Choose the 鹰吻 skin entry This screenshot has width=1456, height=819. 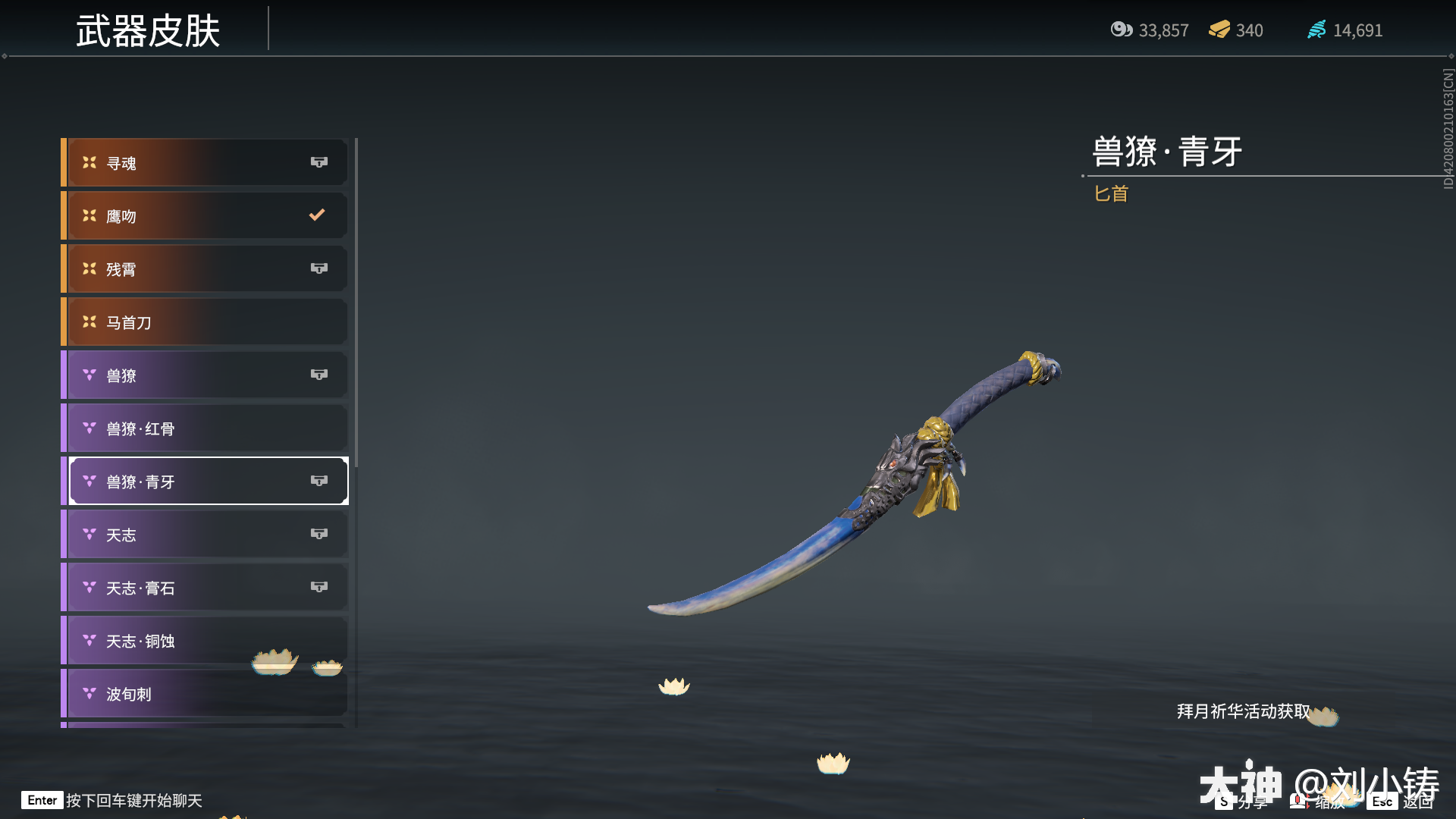[x=205, y=216]
